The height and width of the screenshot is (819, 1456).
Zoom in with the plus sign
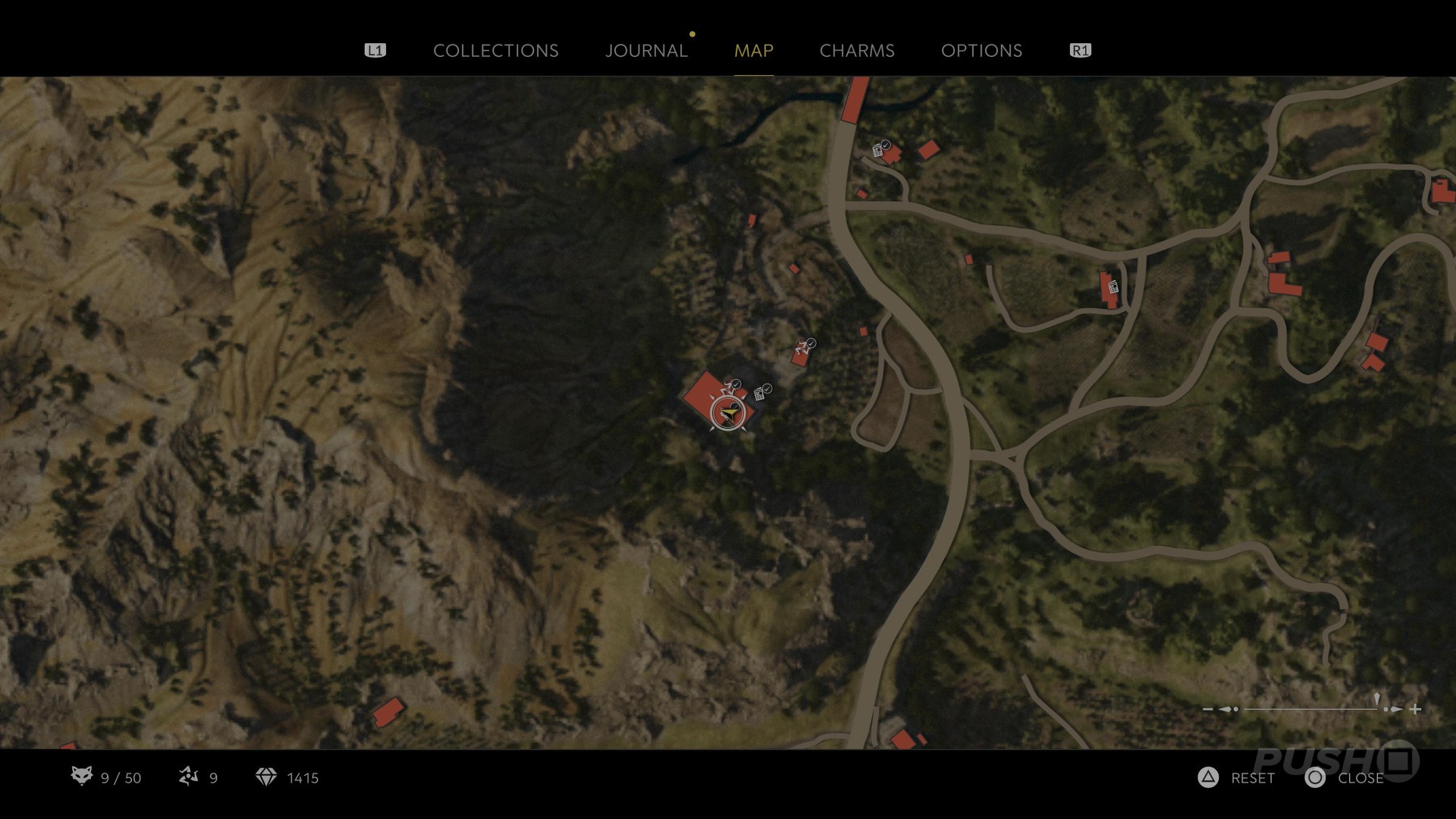point(1415,709)
